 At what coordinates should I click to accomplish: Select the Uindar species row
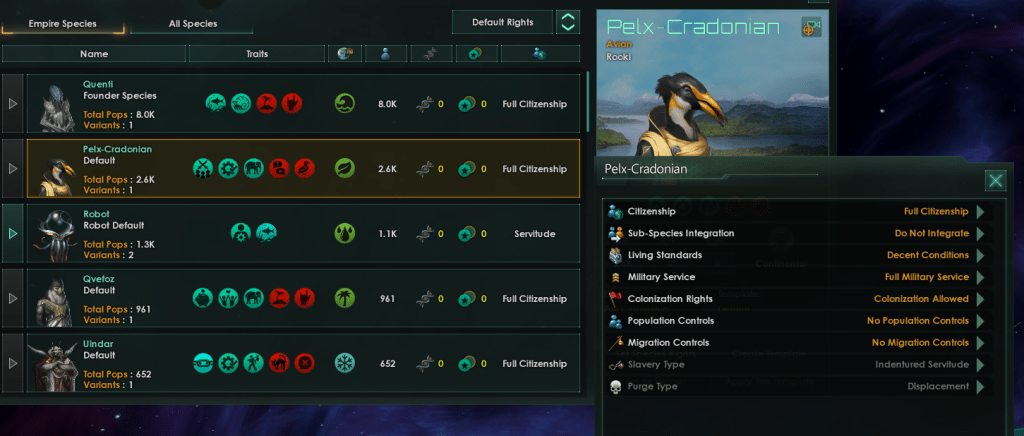point(300,363)
